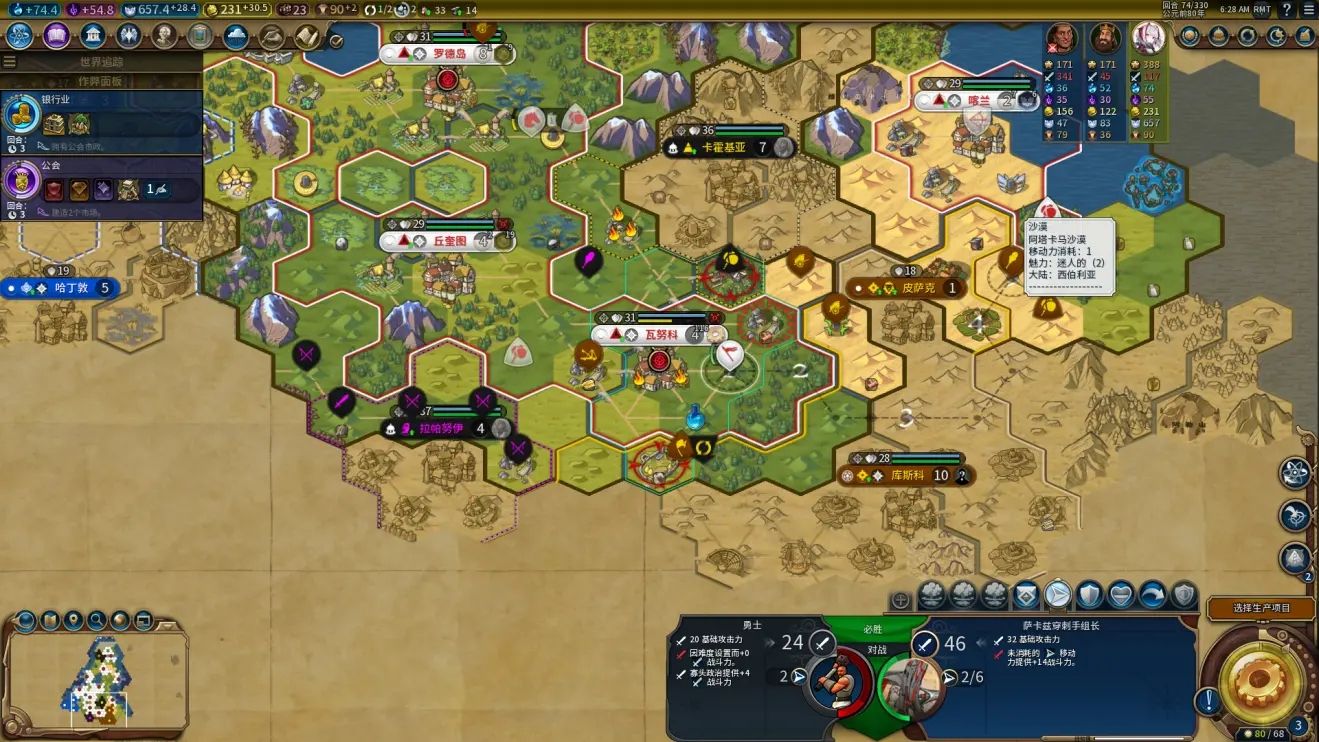
Task: Activate the heart-shaped heal unit action
Action: coord(1121,596)
